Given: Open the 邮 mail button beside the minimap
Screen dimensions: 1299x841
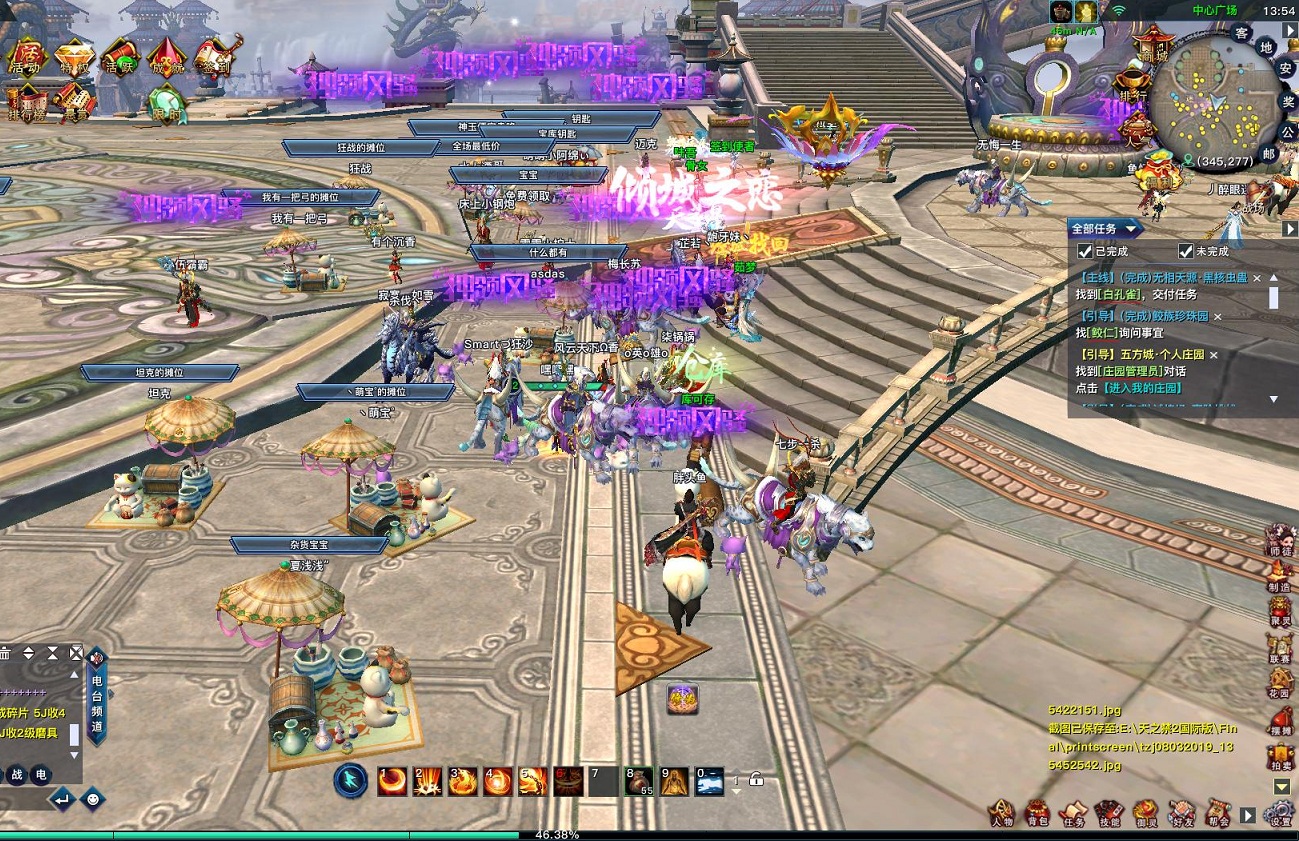Looking at the screenshot, I should [1268, 154].
